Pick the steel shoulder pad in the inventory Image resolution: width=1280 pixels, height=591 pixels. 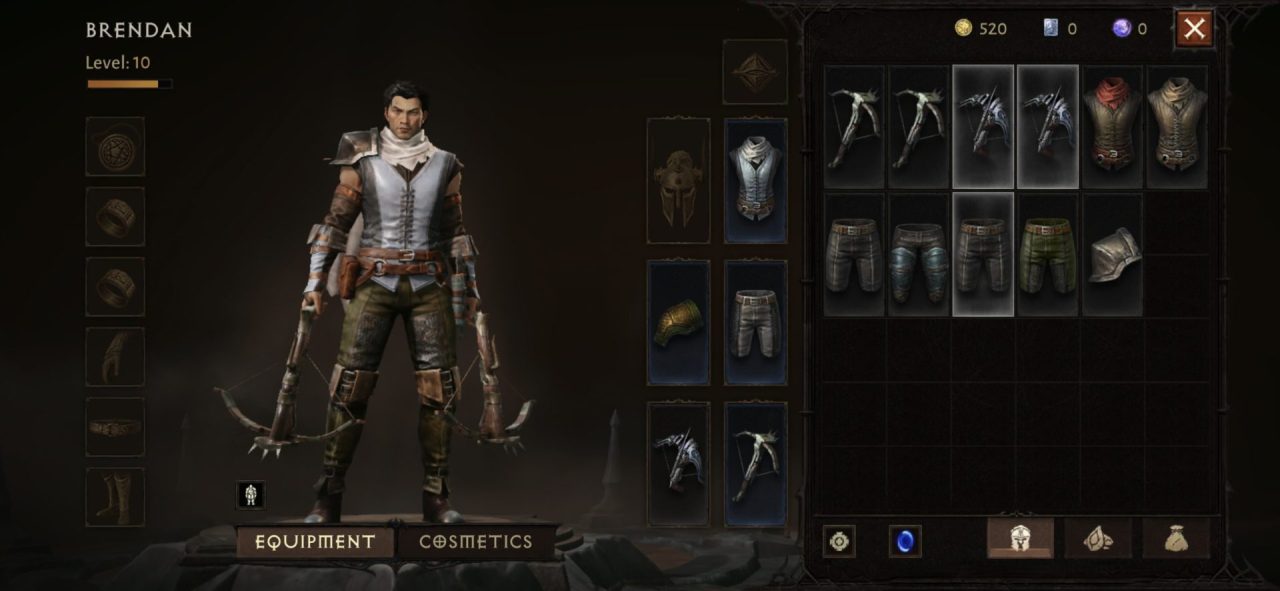coord(1112,255)
